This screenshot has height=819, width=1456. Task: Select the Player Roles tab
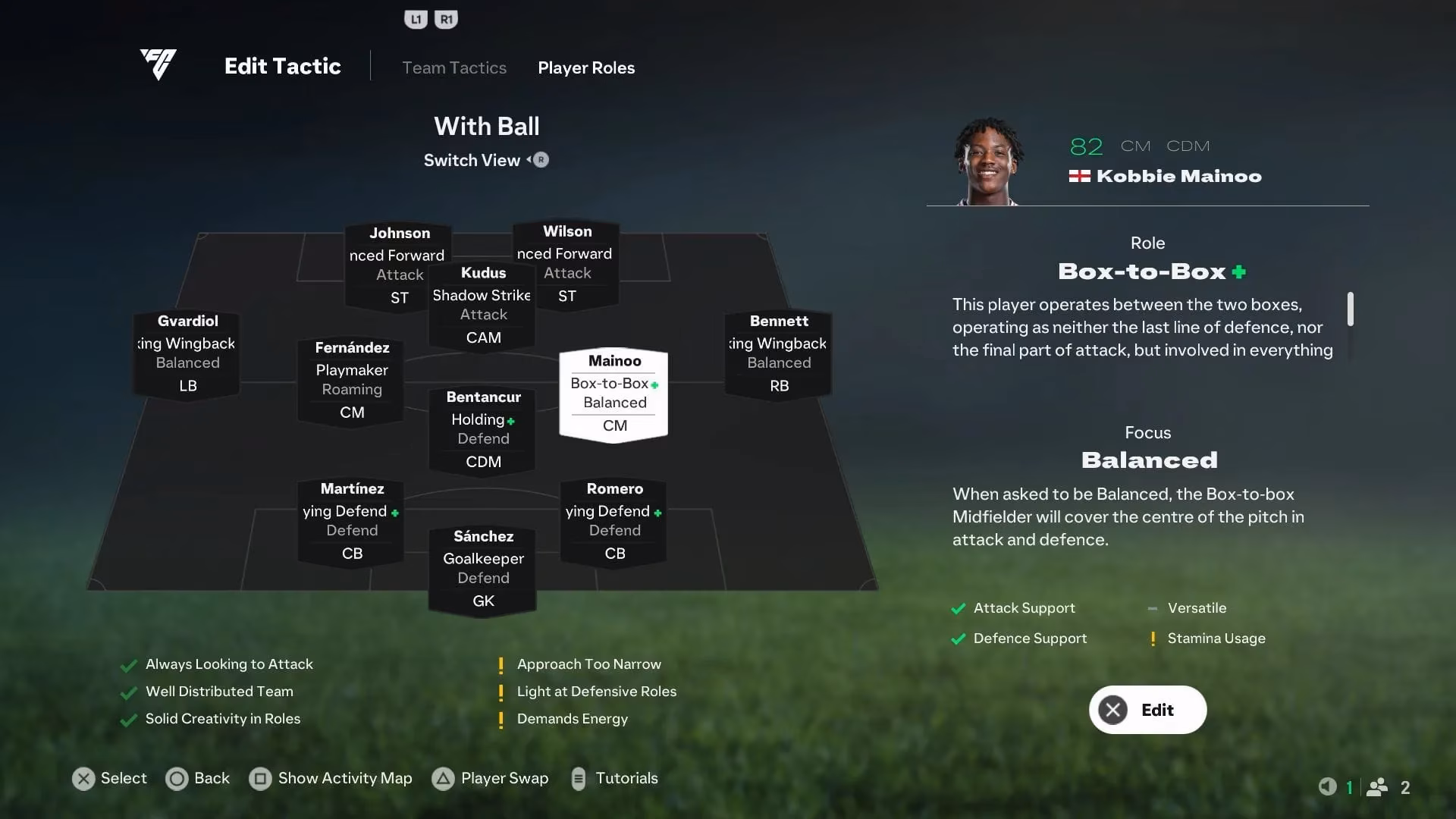(585, 67)
